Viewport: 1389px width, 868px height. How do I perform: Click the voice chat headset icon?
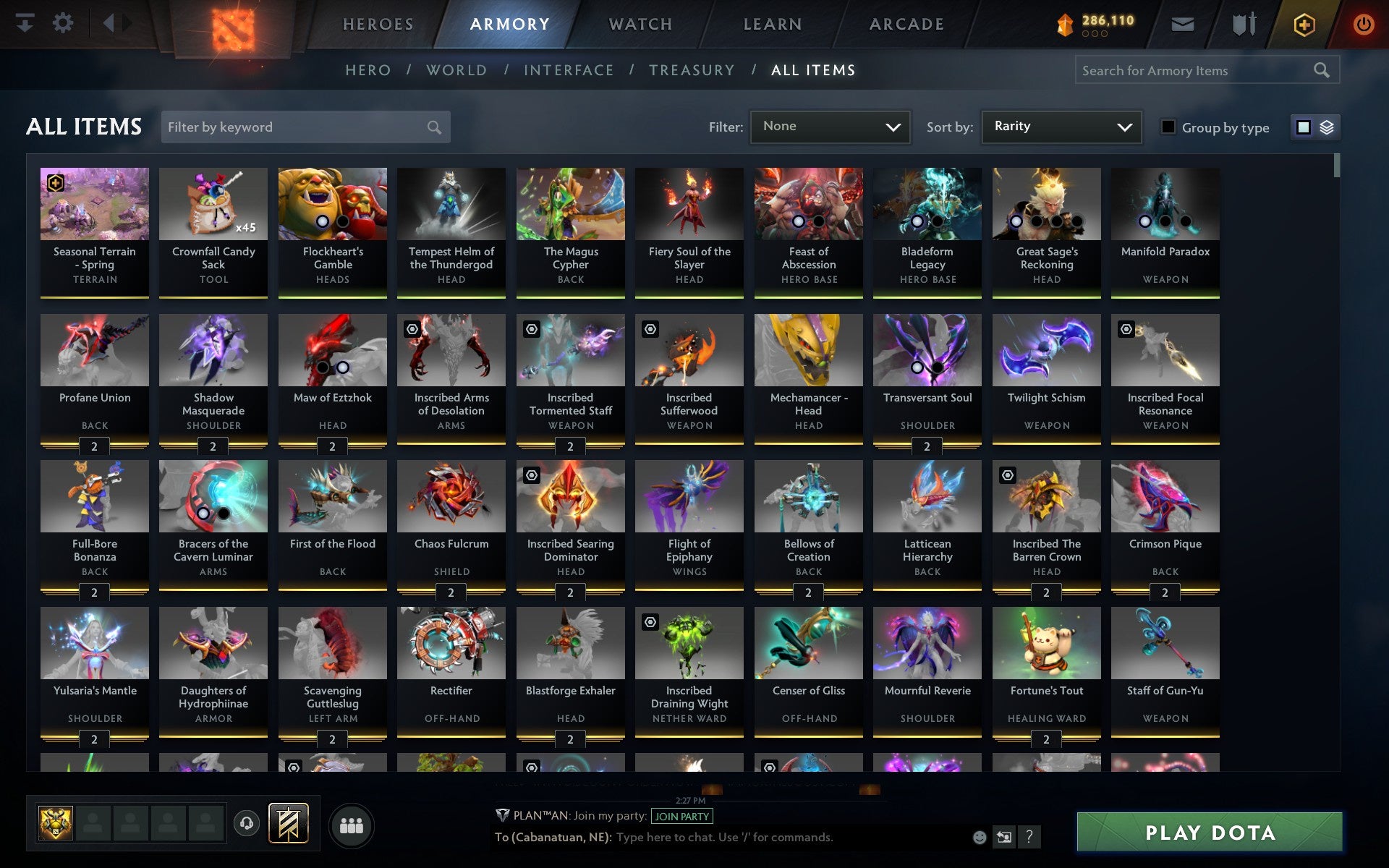click(x=246, y=822)
